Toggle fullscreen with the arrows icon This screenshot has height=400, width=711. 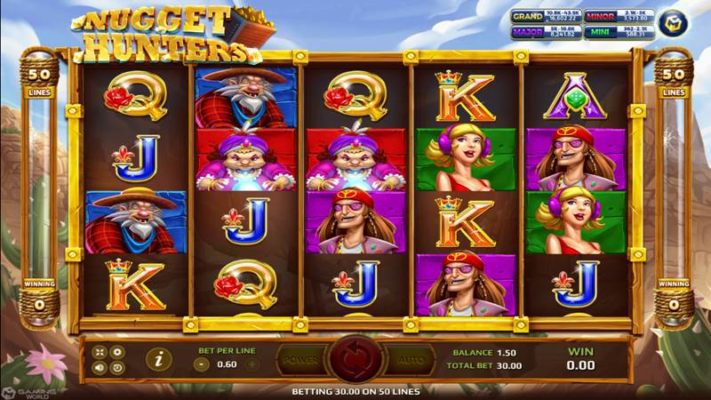pos(100,351)
